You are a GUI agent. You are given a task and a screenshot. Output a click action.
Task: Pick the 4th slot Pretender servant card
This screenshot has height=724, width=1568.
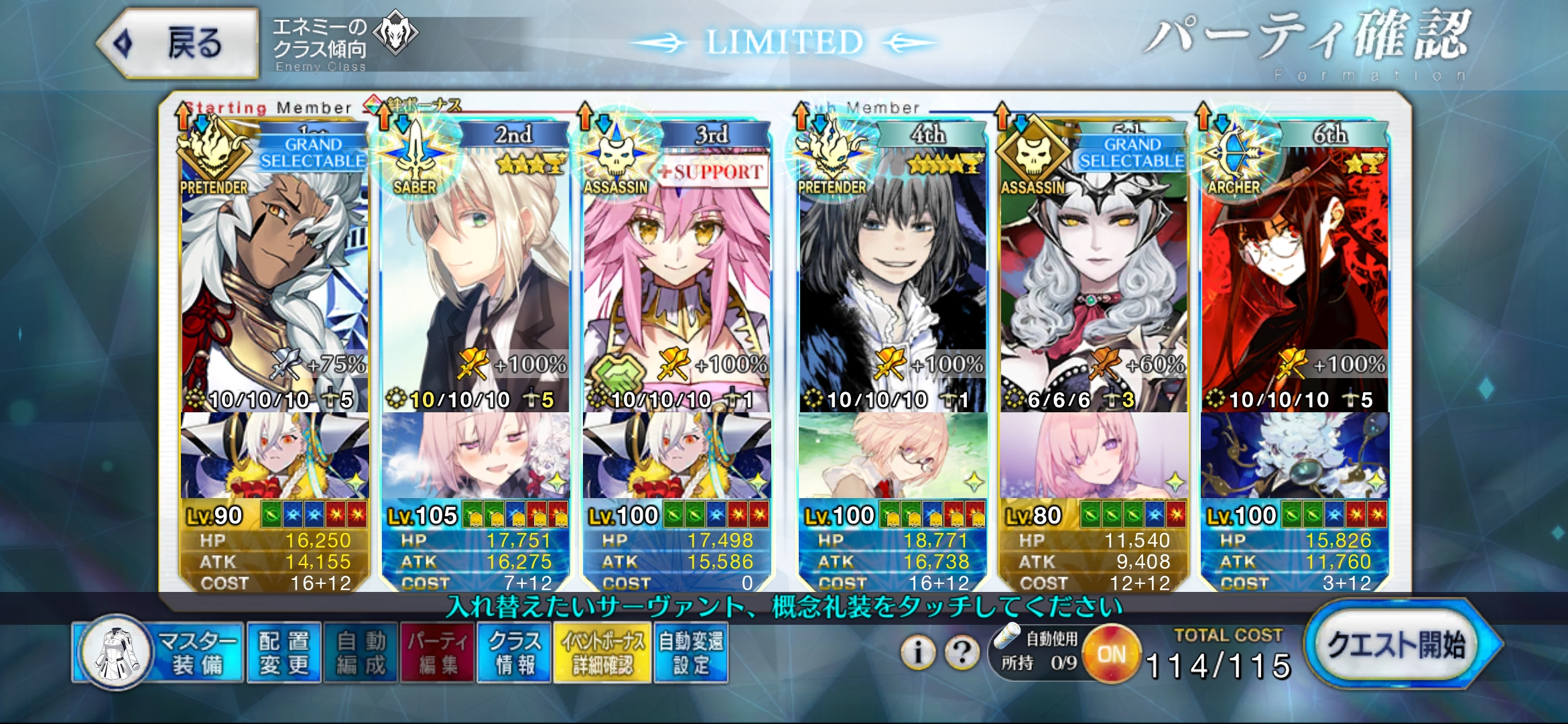pos(892,268)
